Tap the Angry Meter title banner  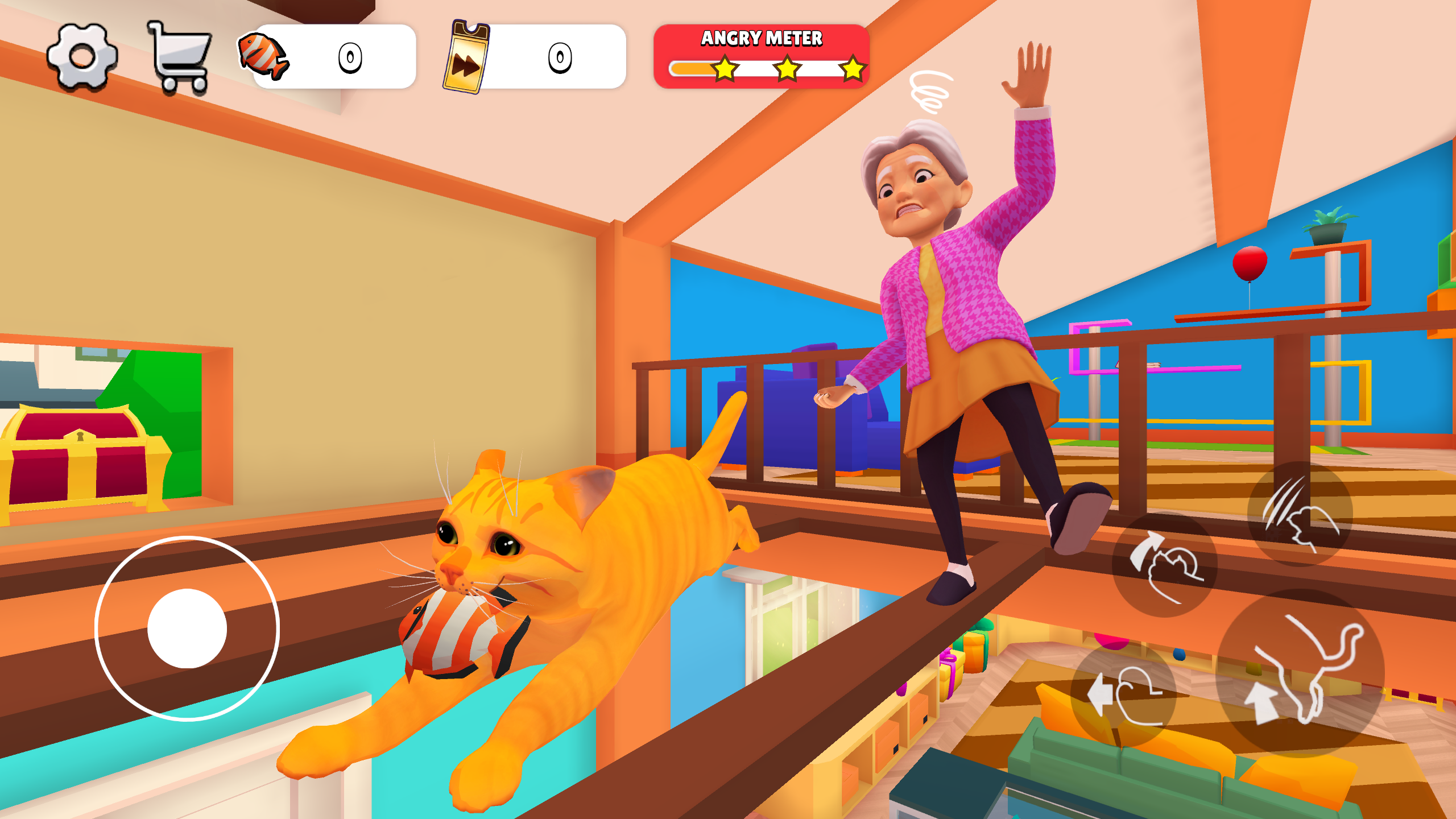[x=761, y=38]
